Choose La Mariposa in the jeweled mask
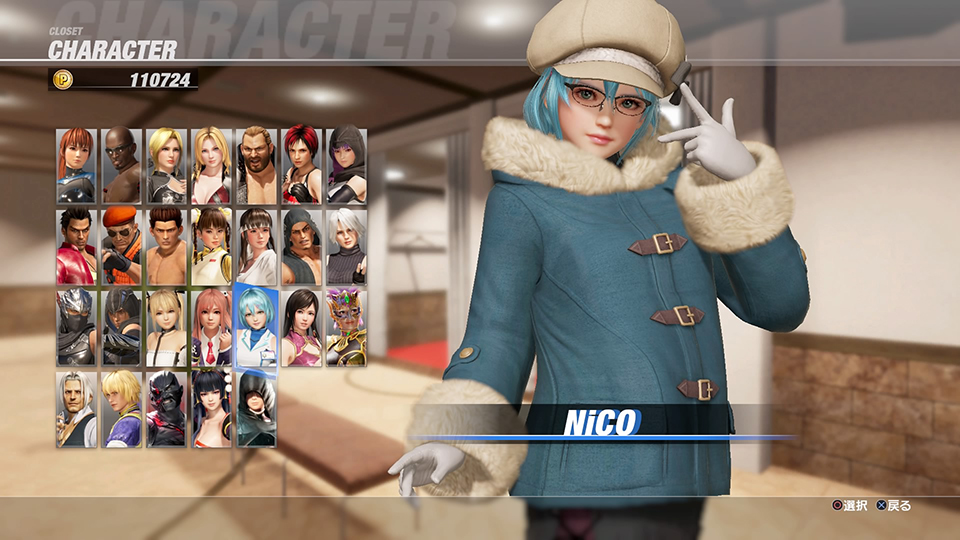This screenshot has height=540, width=960. (346, 327)
